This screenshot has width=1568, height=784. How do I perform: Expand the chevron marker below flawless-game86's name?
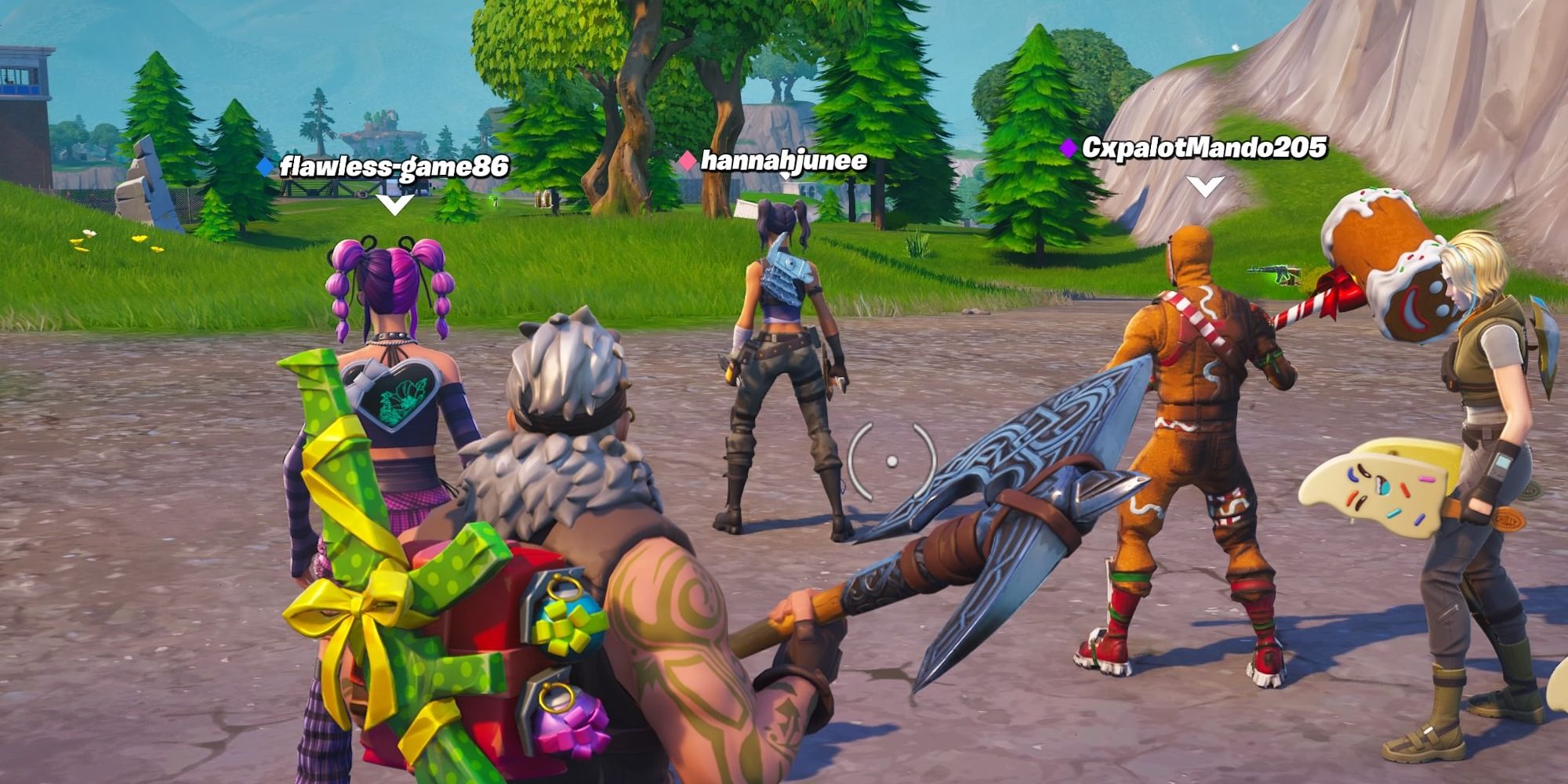pyautogui.click(x=394, y=202)
